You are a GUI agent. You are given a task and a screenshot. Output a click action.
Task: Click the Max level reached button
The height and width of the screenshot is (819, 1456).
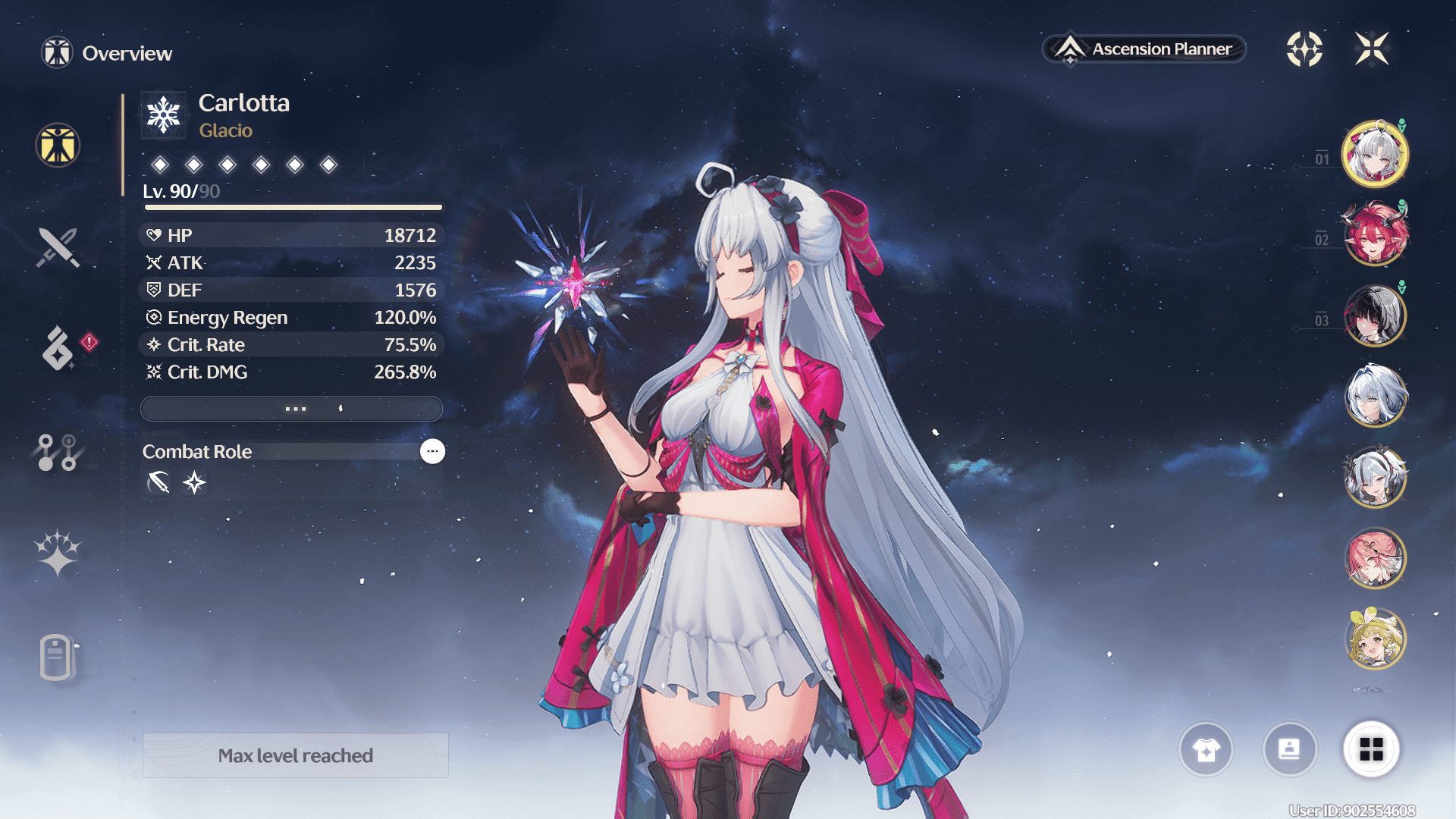point(296,755)
